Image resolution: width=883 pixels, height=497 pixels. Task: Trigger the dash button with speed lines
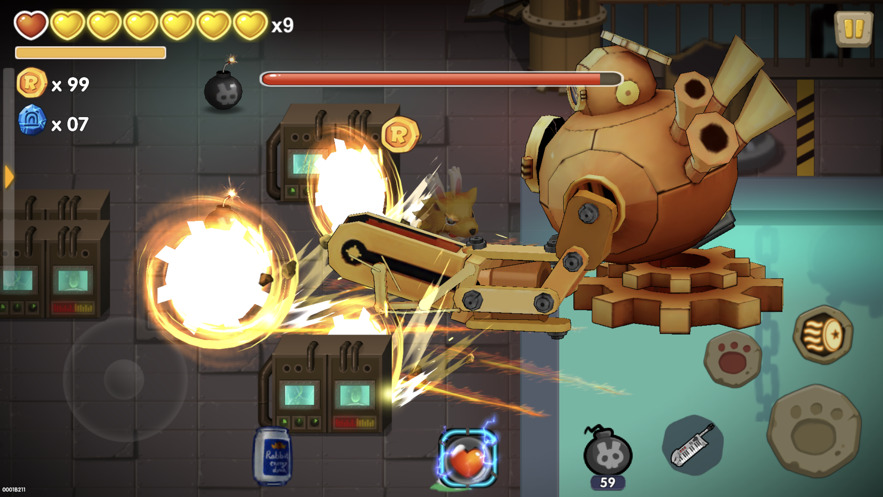click(x=822, y=335)
